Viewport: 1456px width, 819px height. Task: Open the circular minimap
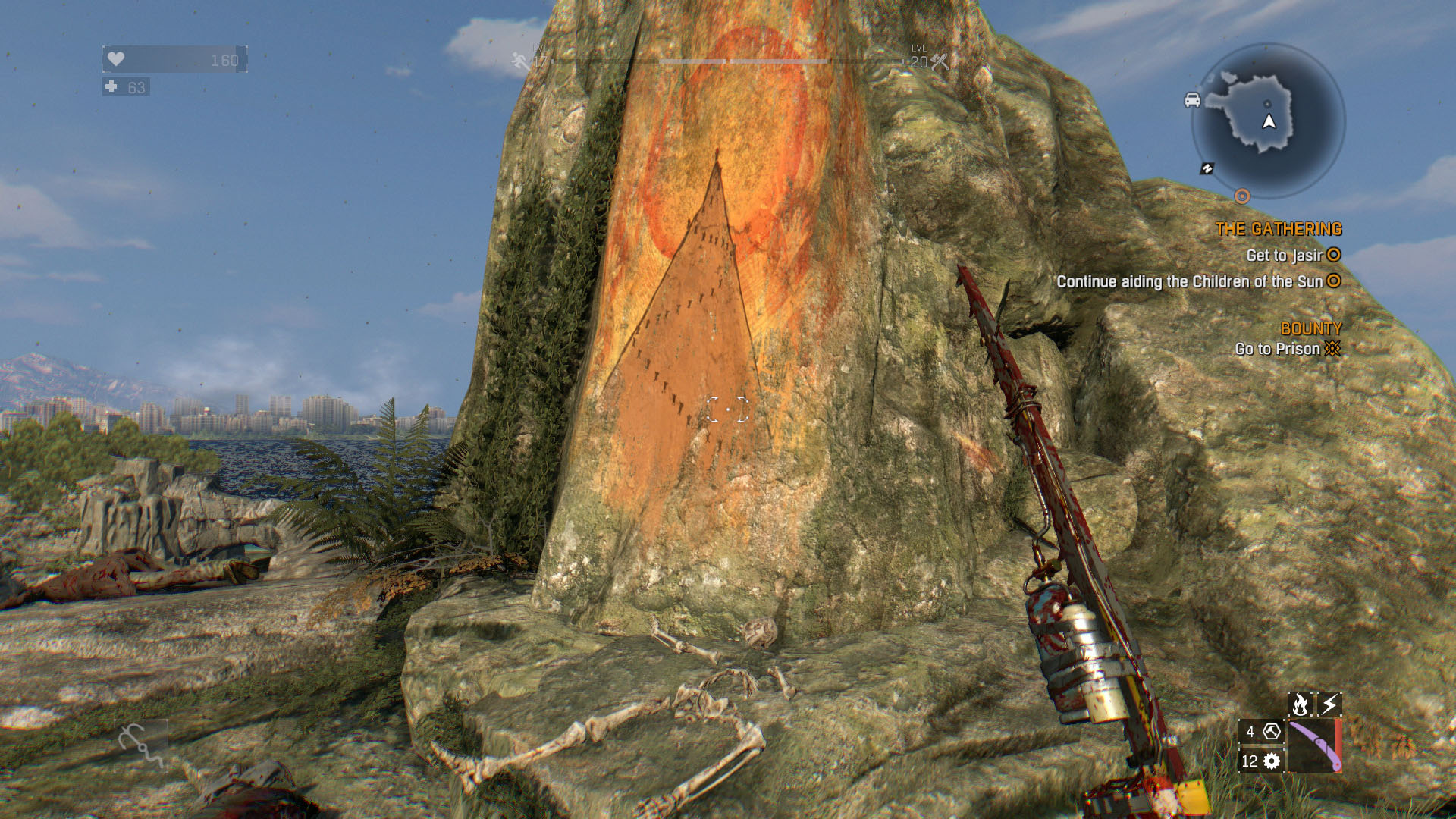pos(1268,121)
